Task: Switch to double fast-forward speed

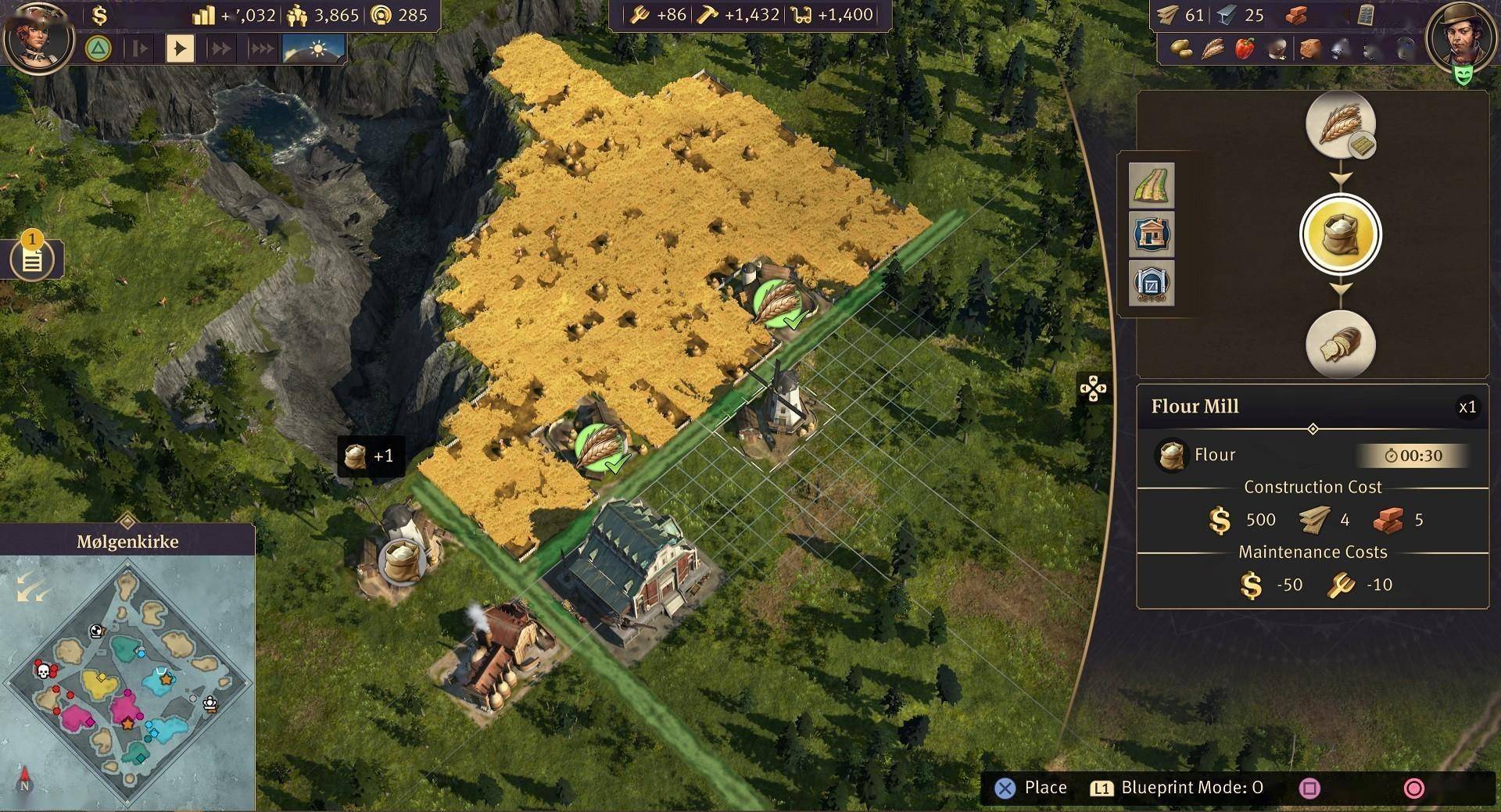Action: pos(220,48)
